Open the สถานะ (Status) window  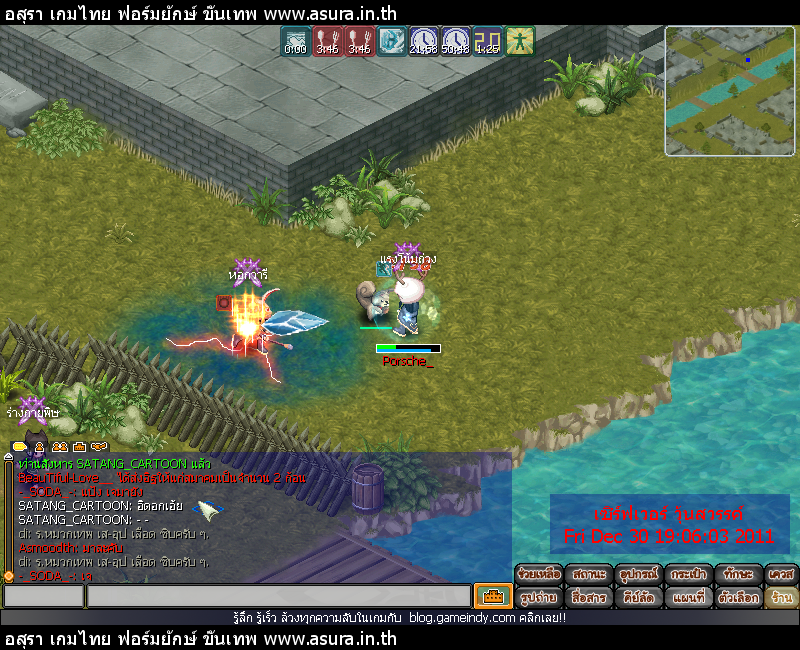[589, 575]
